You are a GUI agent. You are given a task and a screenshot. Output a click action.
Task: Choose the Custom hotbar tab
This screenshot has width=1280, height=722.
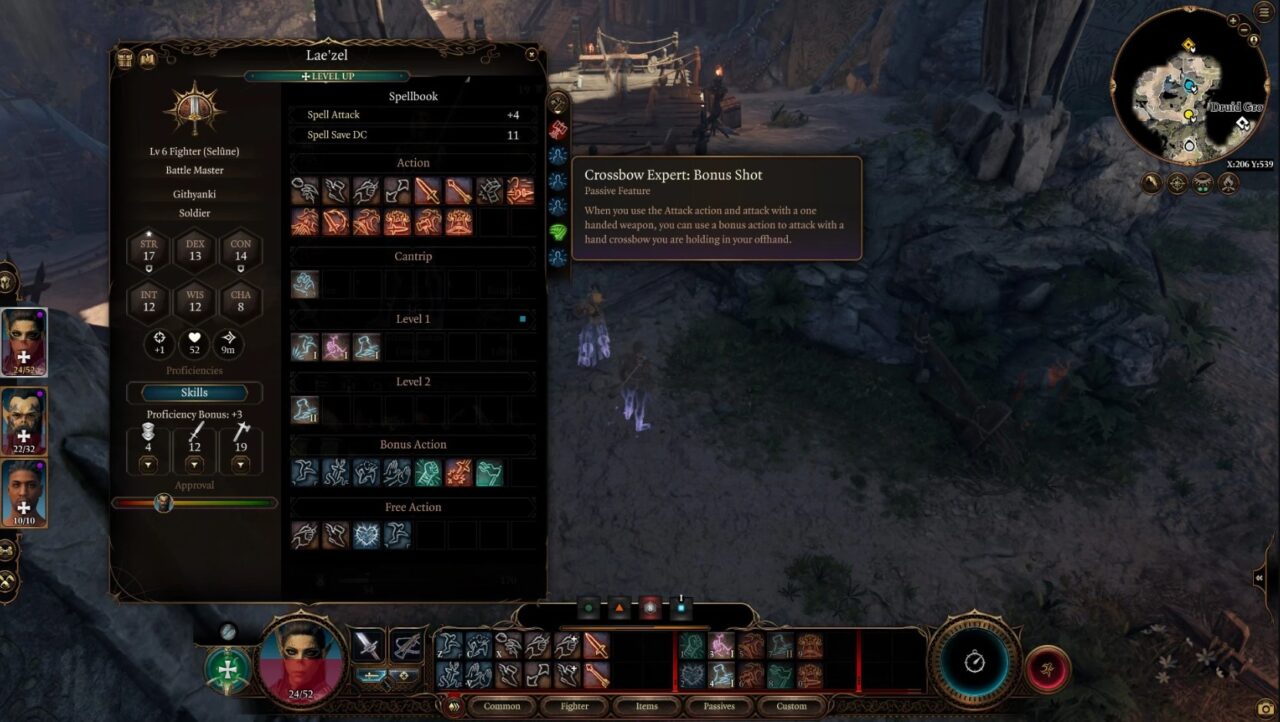pos(791,706)
